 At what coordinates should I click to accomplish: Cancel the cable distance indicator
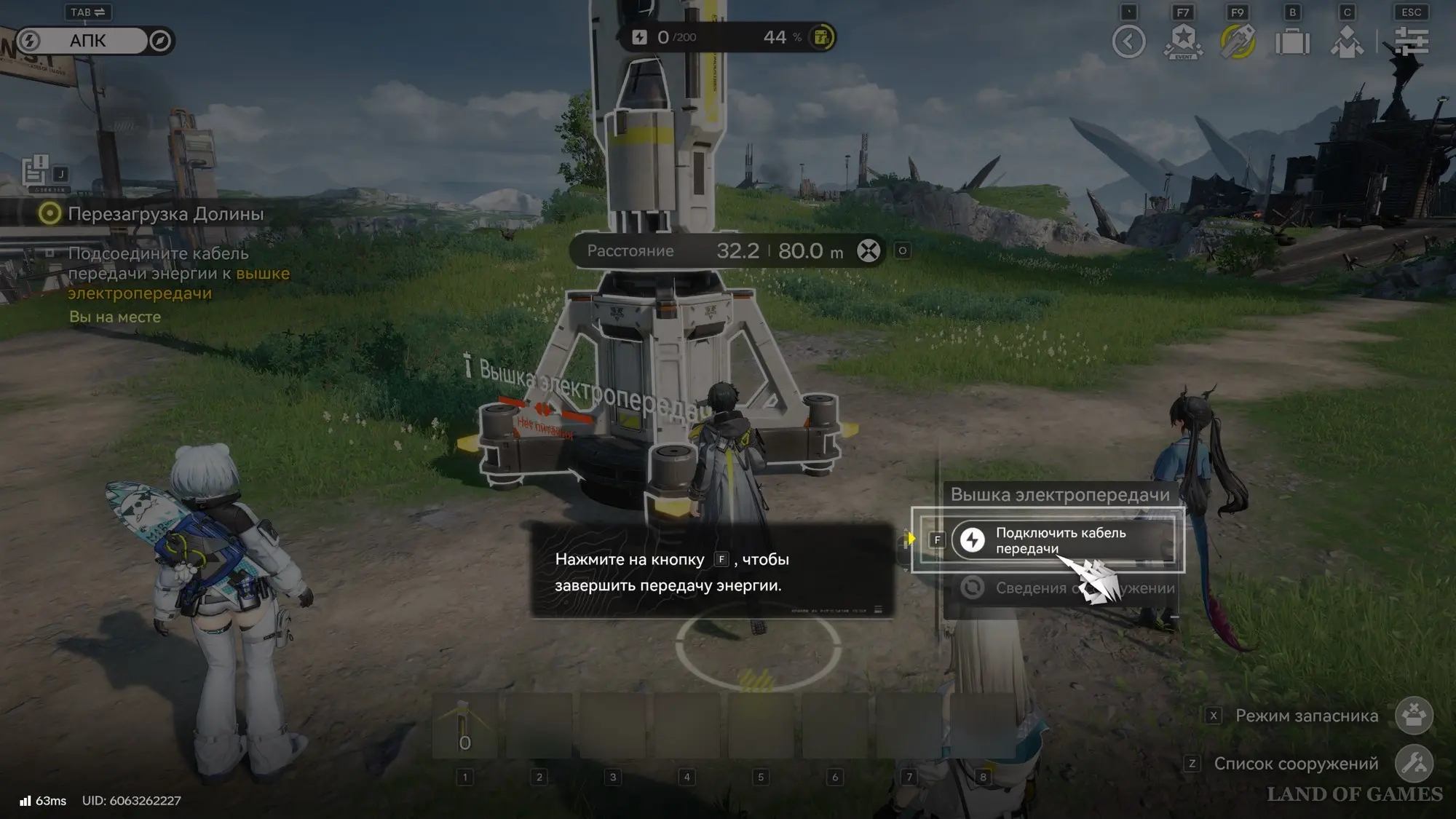(868, 251)
